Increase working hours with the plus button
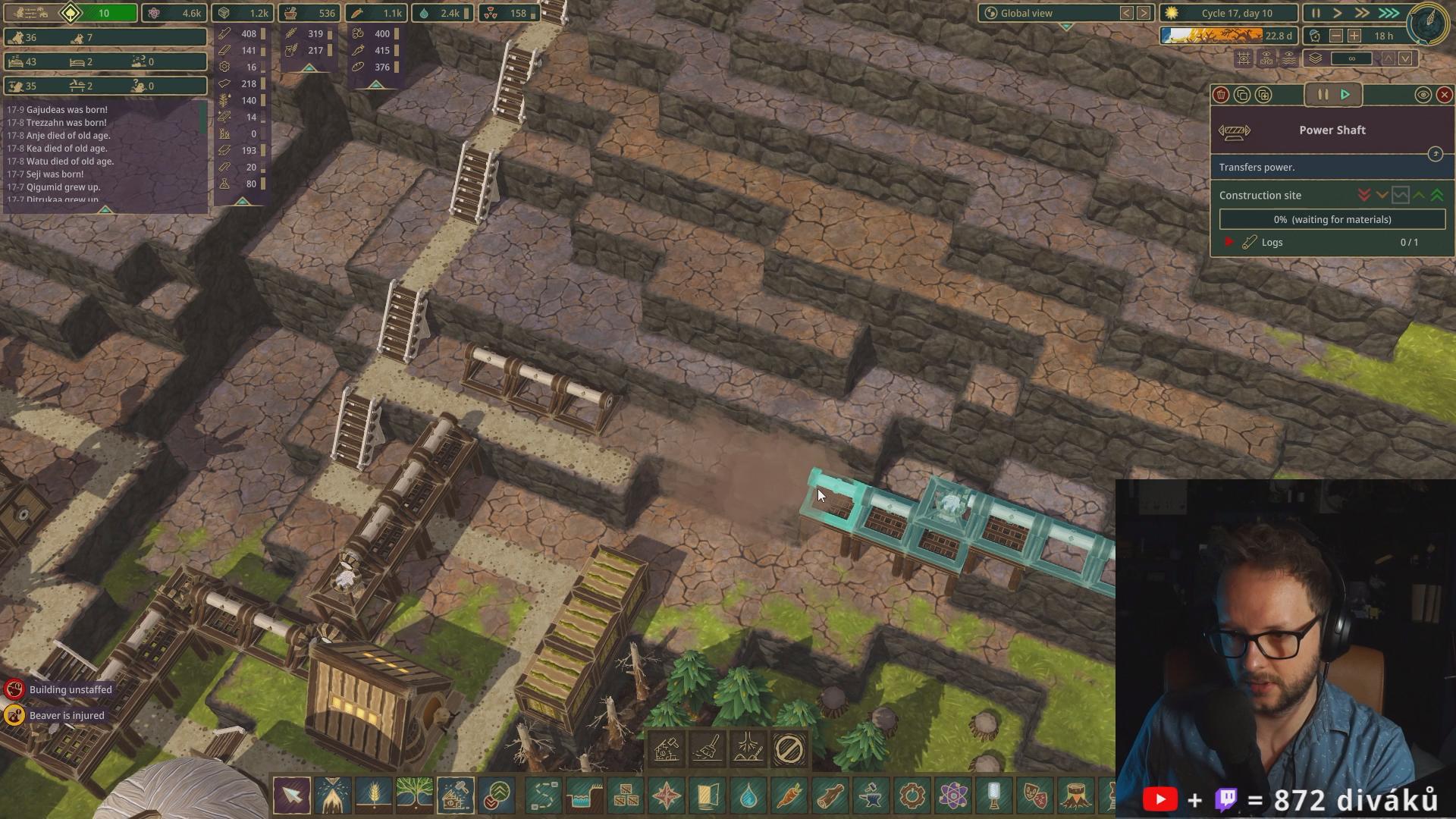 tap(1354, 36)
